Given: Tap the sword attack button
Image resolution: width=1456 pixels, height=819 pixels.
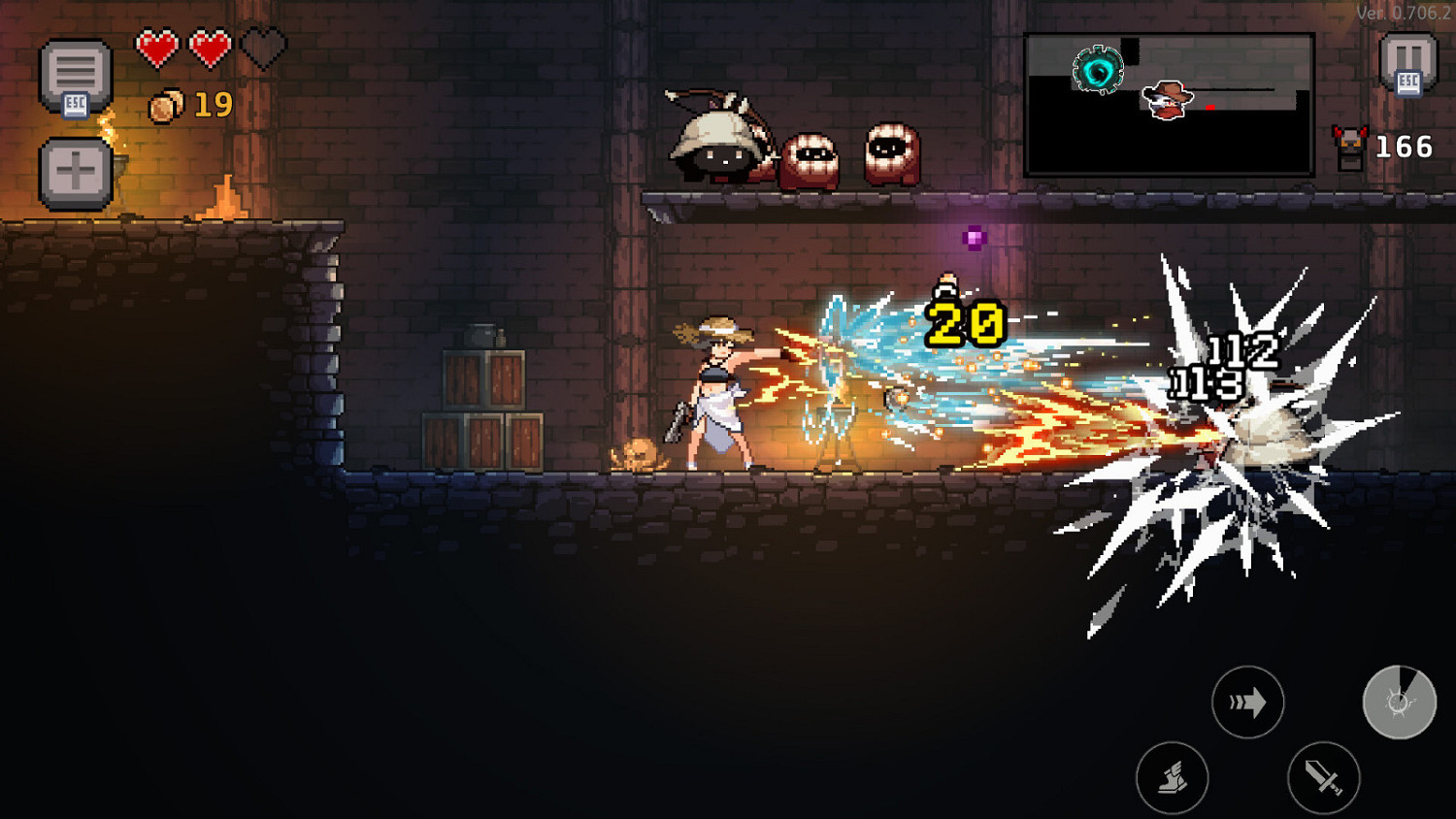Looking at the screenshot, I should click(1325, 778).
